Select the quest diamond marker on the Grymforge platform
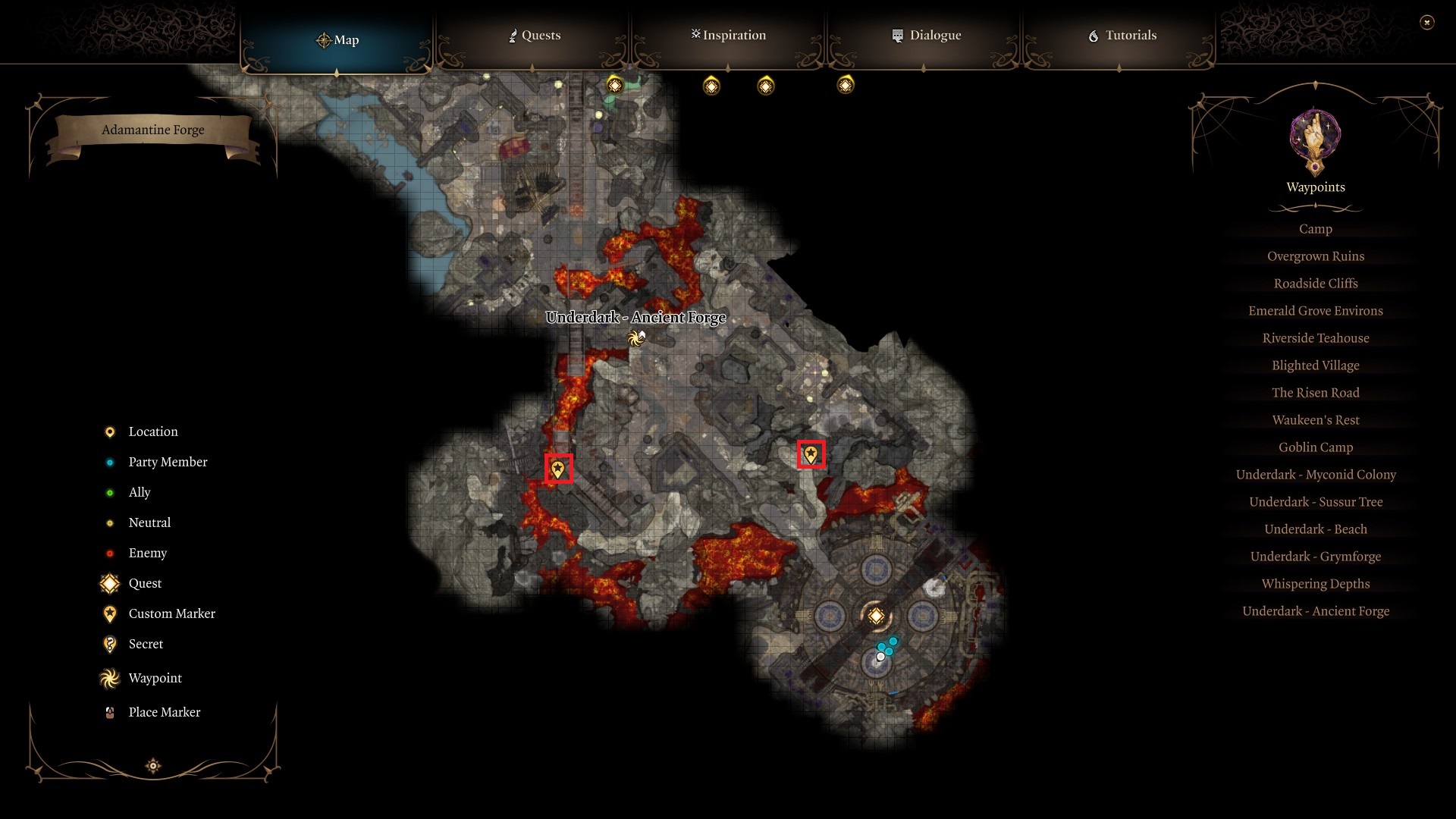 [877, 617]
